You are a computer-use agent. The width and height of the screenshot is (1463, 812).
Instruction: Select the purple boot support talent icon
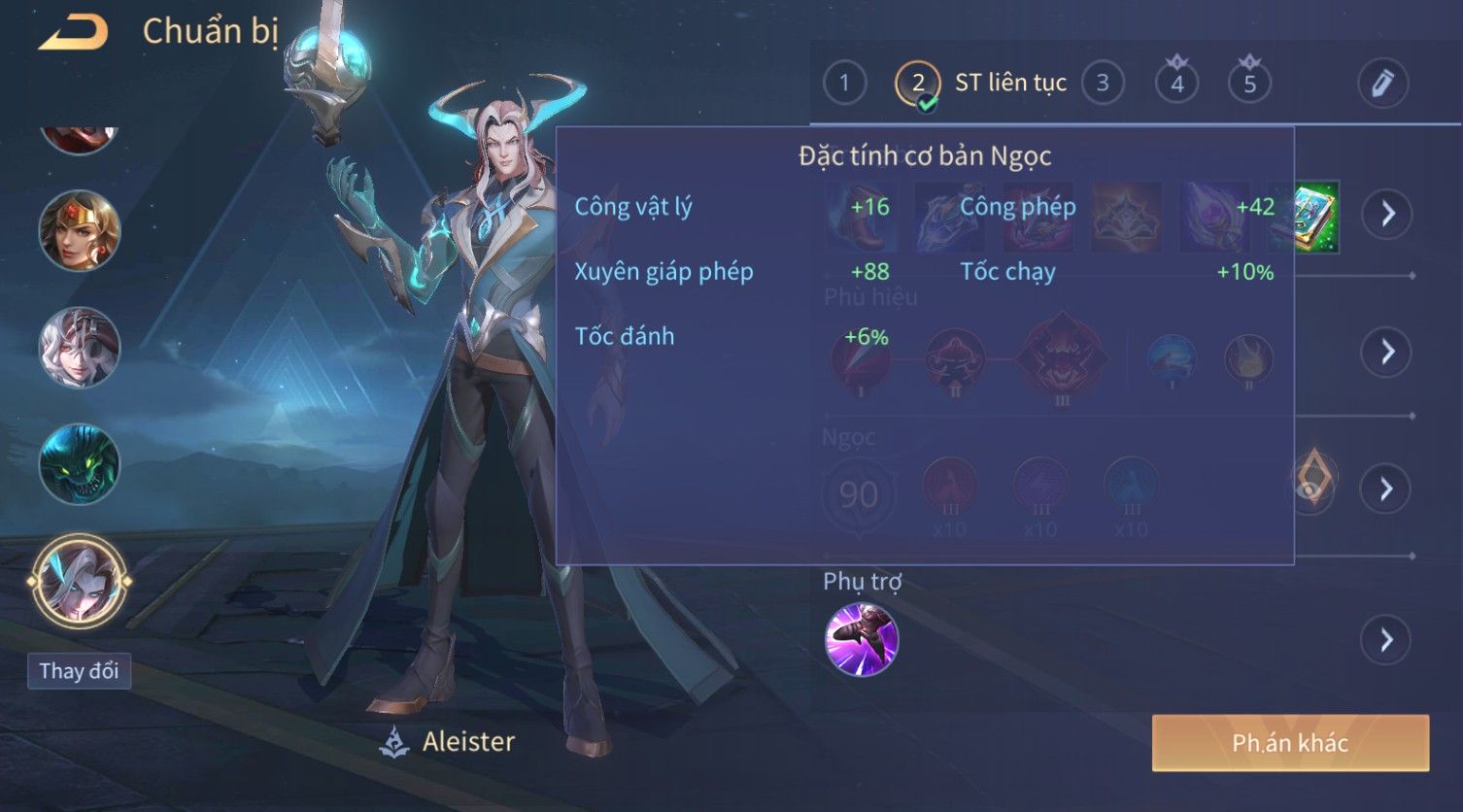862,639
